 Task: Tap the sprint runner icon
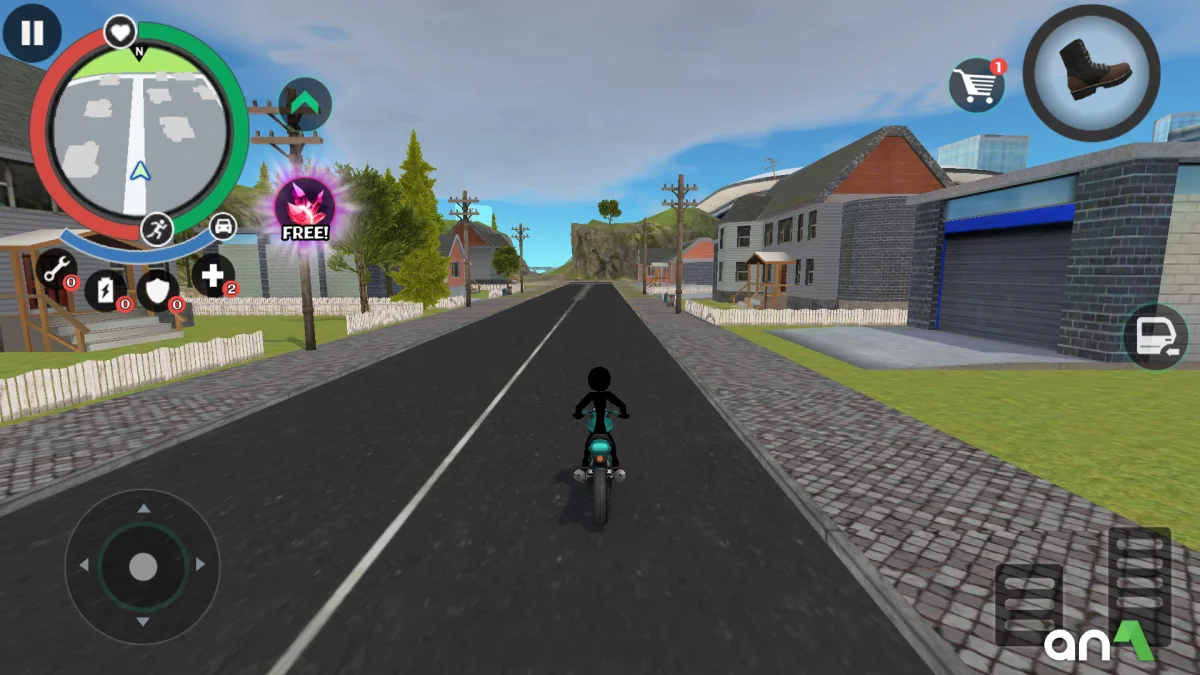157,229
